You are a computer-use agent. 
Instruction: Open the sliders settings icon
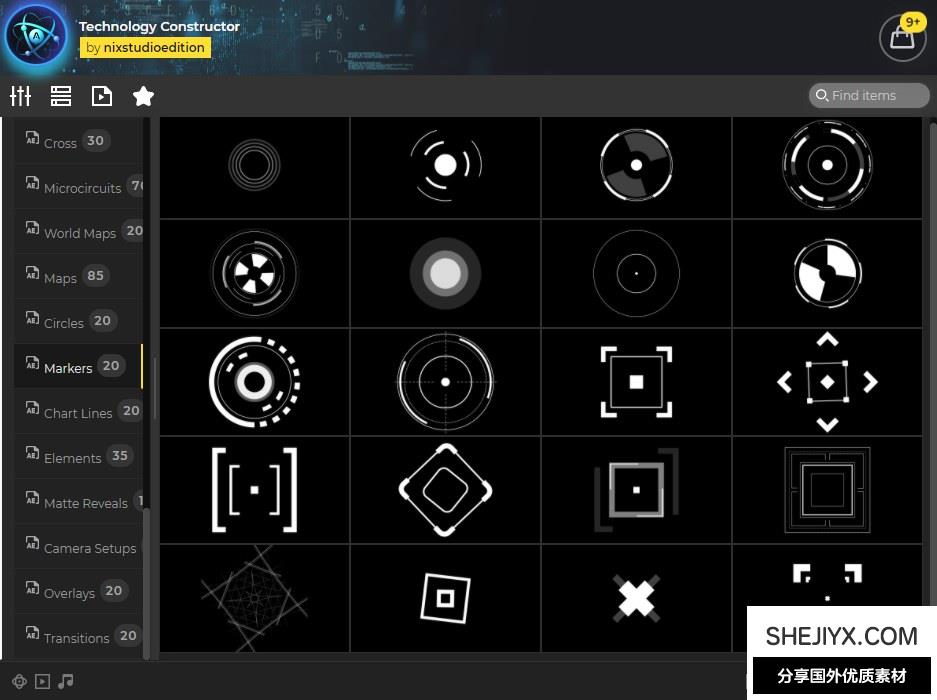coord(21,96)
